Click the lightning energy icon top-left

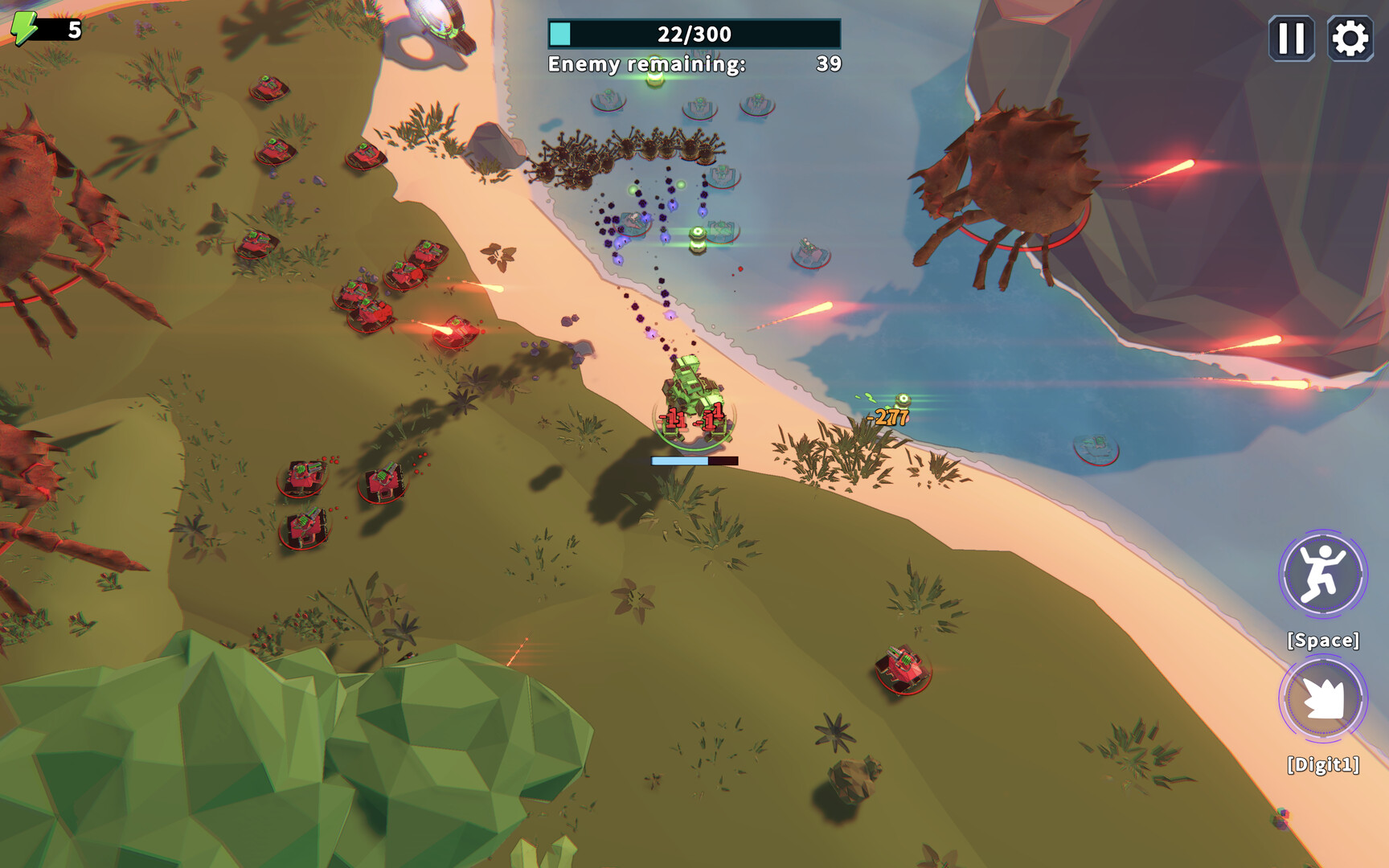tap(23, 27)
